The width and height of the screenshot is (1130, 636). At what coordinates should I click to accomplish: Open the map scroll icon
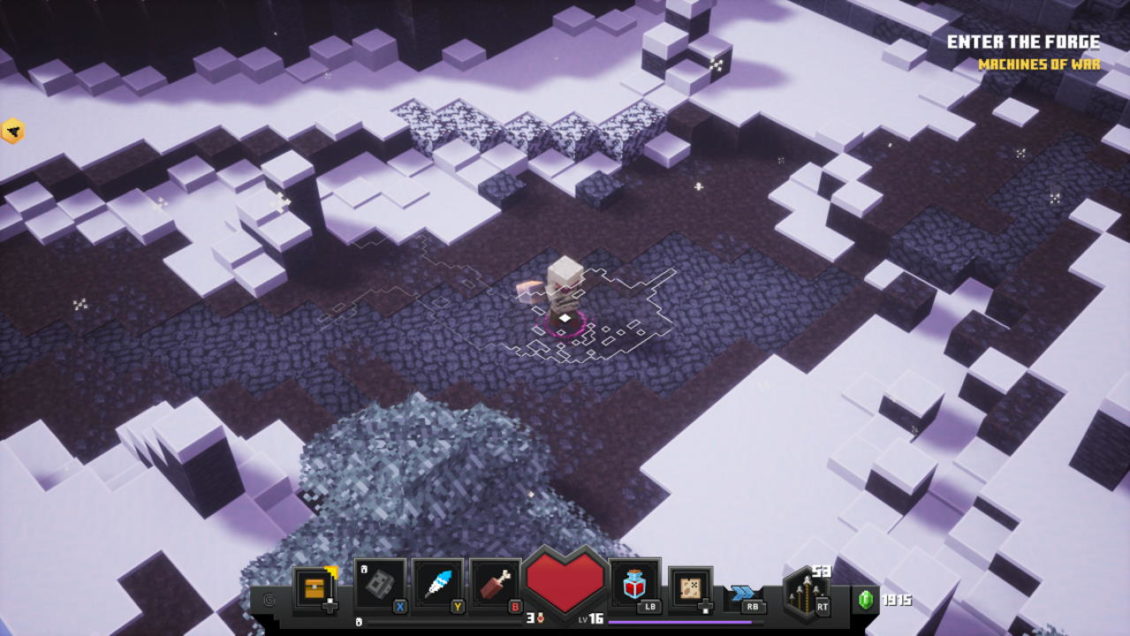689,588
